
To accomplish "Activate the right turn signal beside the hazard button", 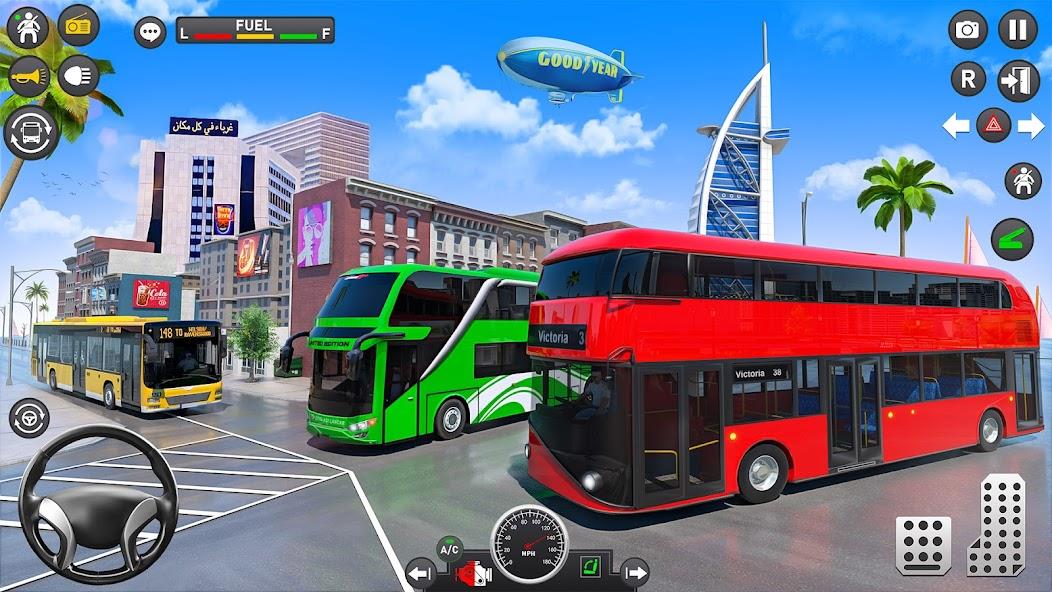I will tap(1031, 125).
